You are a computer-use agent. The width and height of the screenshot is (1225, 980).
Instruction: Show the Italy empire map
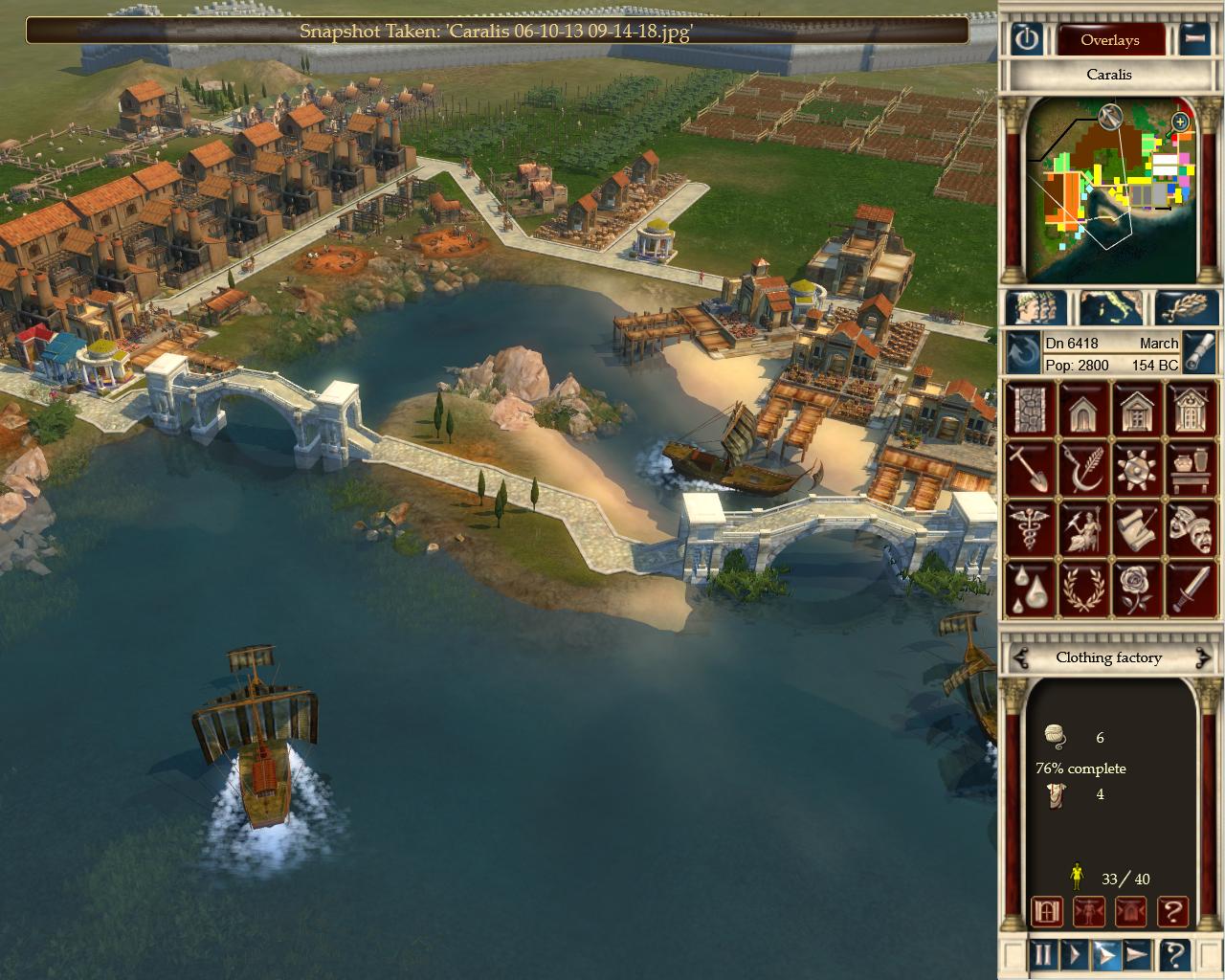point(1110,307)
